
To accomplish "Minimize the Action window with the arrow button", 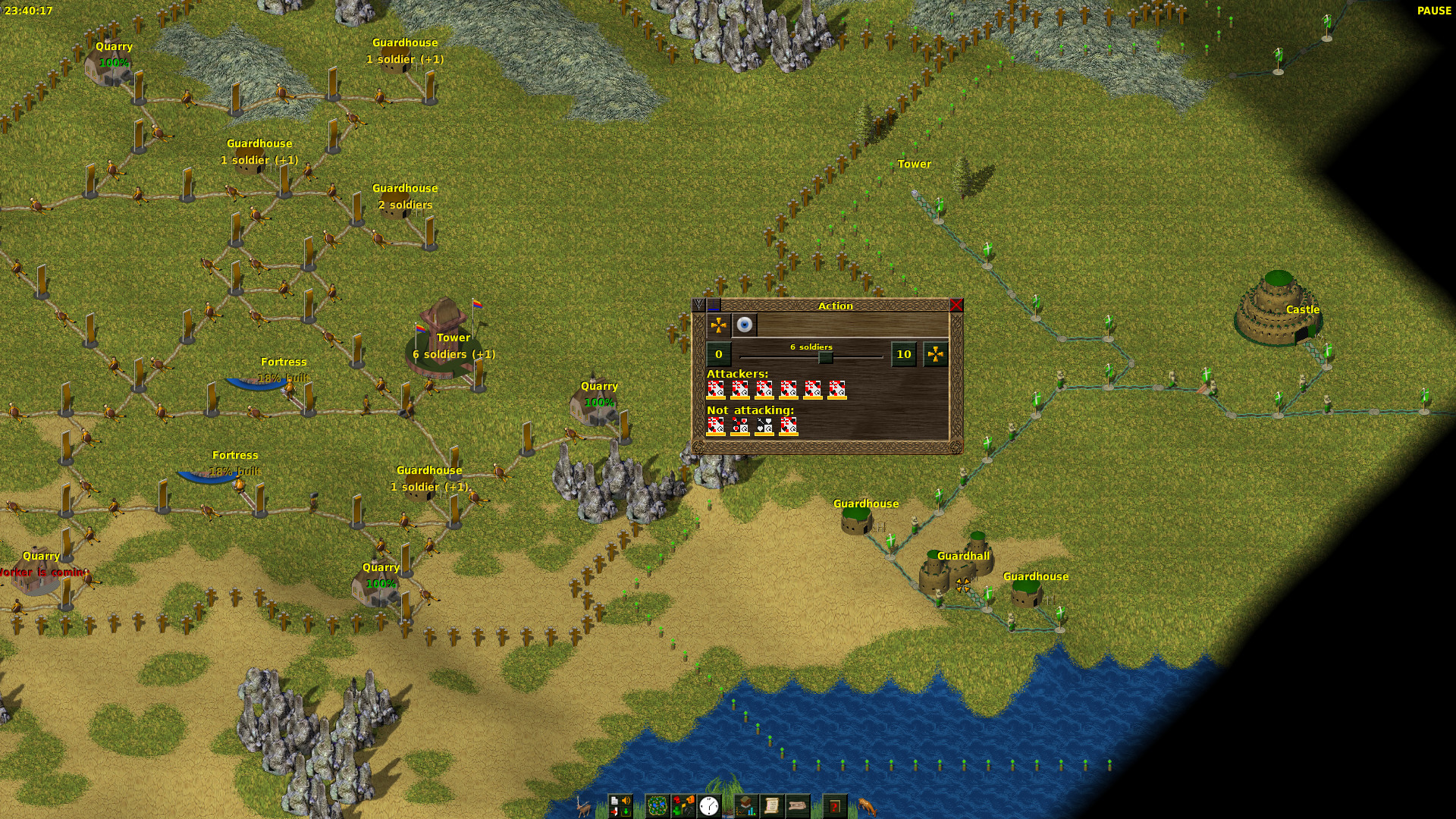I will click(x=699, y=306).
